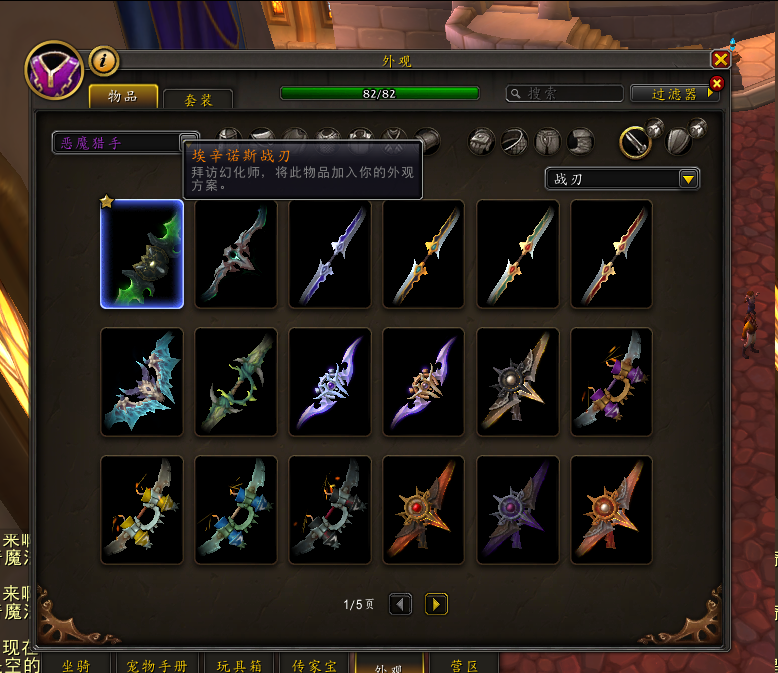Select the red-gem spiked warglaive appearance
This screenshot has height=673, width=778.
coord(424,510)
